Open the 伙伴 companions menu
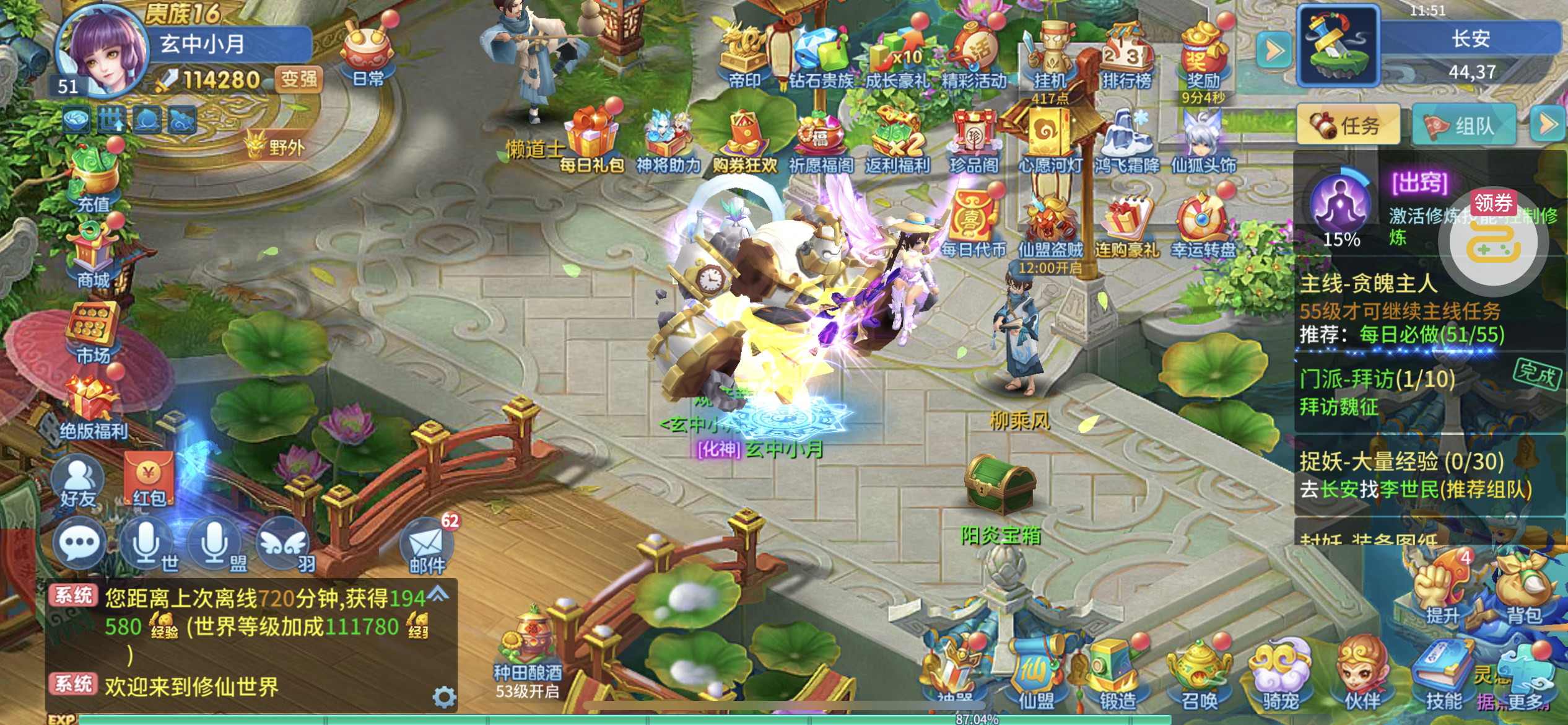This screenshot has width=1568, height=725. [x=1361, y=675]
